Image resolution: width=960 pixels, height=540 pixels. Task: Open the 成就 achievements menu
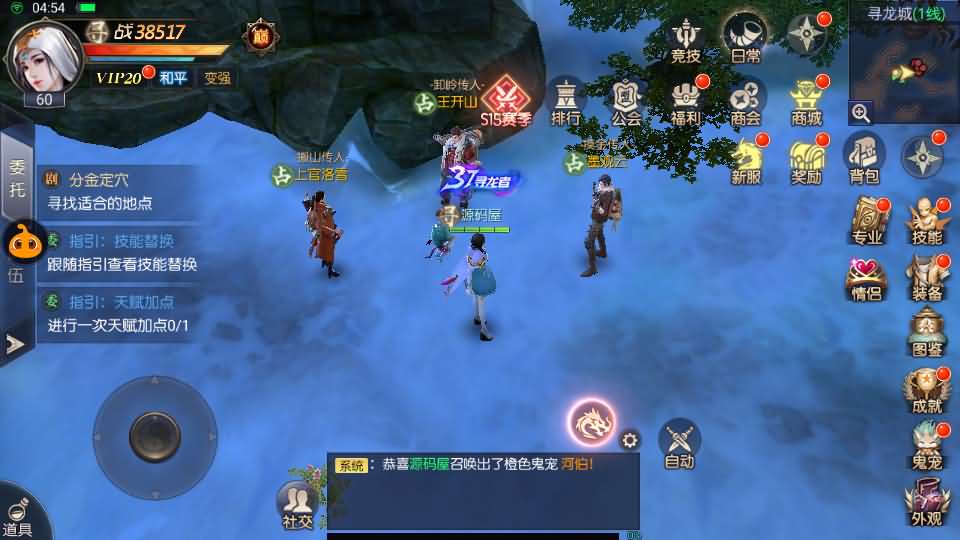tap(927, 388)
